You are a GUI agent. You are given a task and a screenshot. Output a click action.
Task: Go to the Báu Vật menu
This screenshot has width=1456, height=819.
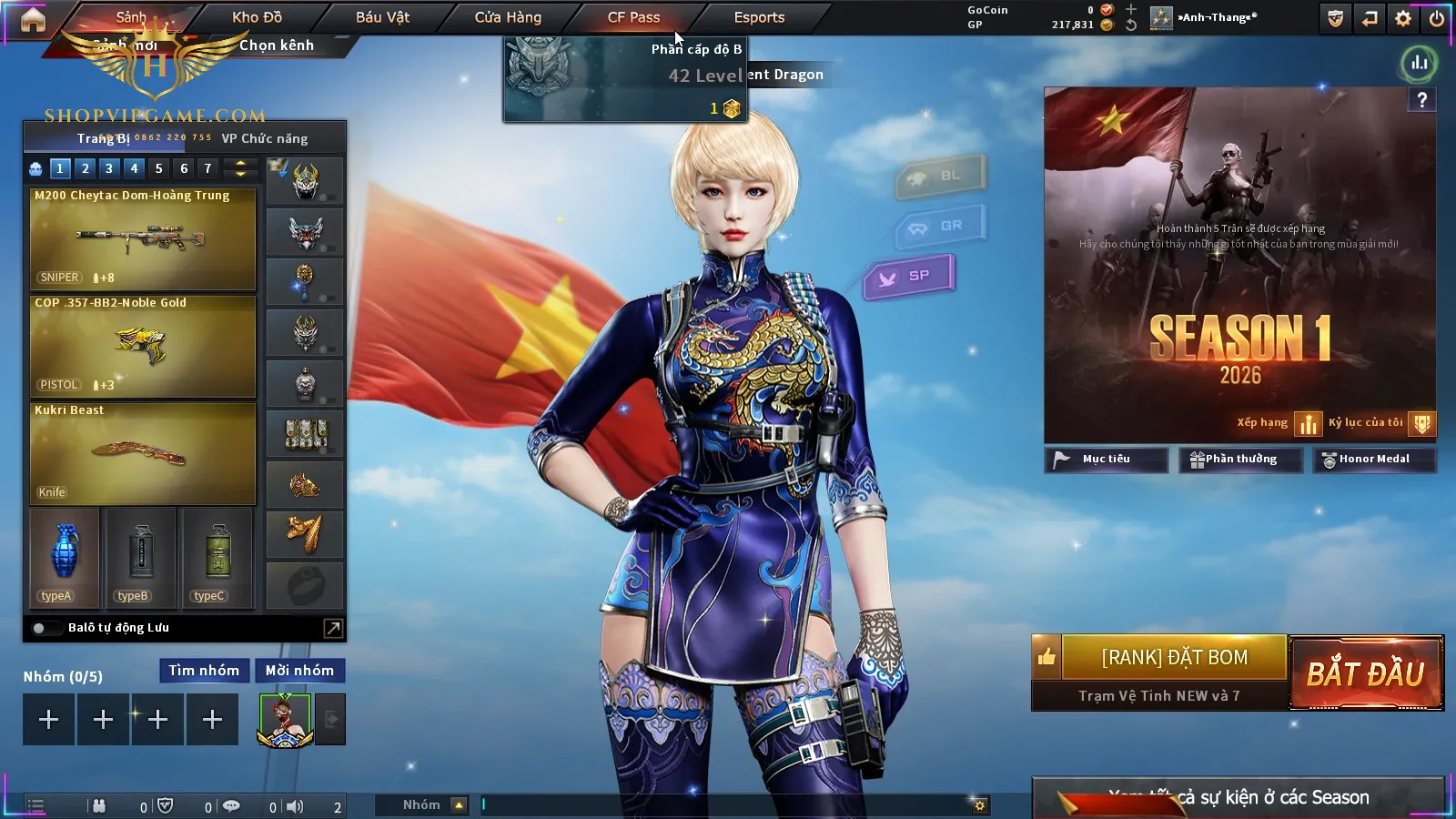click(x=382, y=17)
